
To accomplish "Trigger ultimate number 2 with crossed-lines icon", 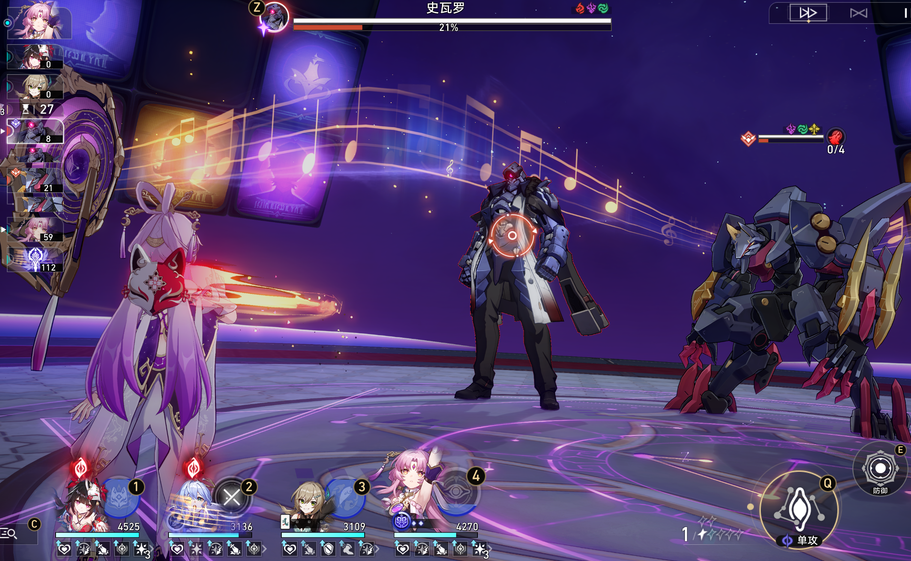I will 232,495.
